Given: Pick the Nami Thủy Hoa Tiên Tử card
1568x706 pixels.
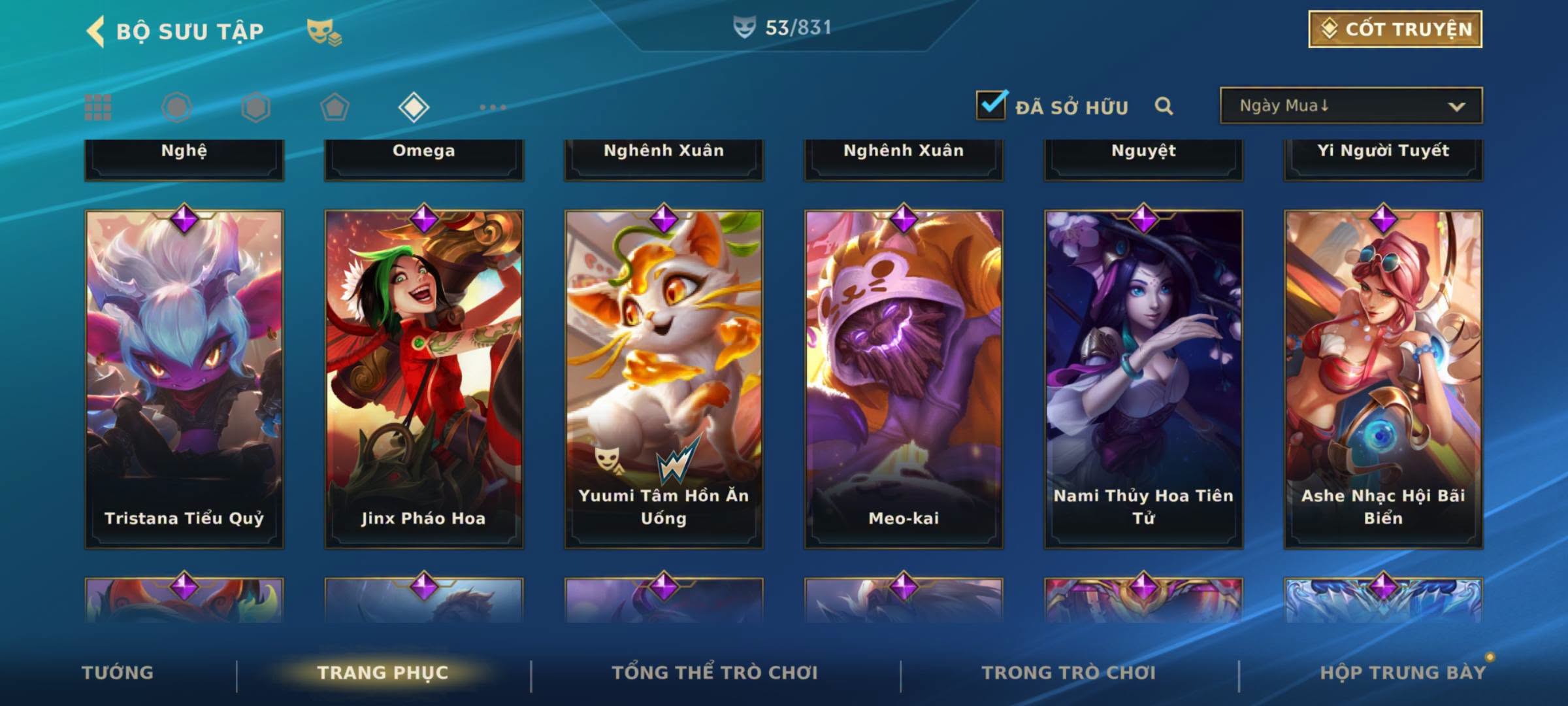Looking at the screenshot, I should (x=1143, y=379).
